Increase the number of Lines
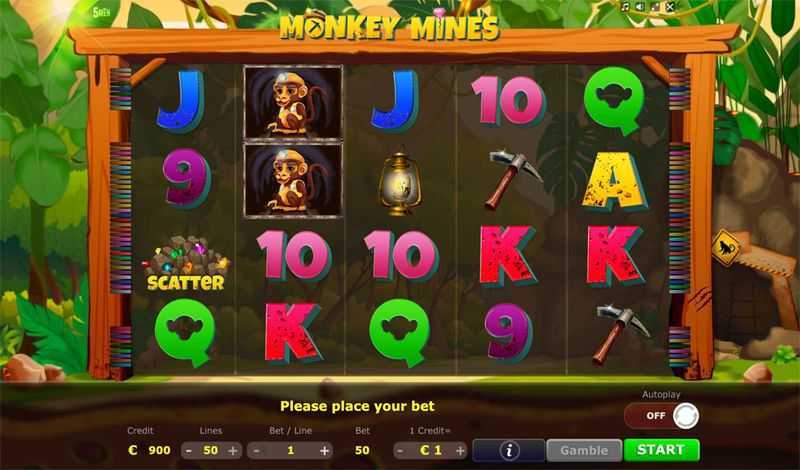This screenshot has height=470, width=800. point(233,450)
